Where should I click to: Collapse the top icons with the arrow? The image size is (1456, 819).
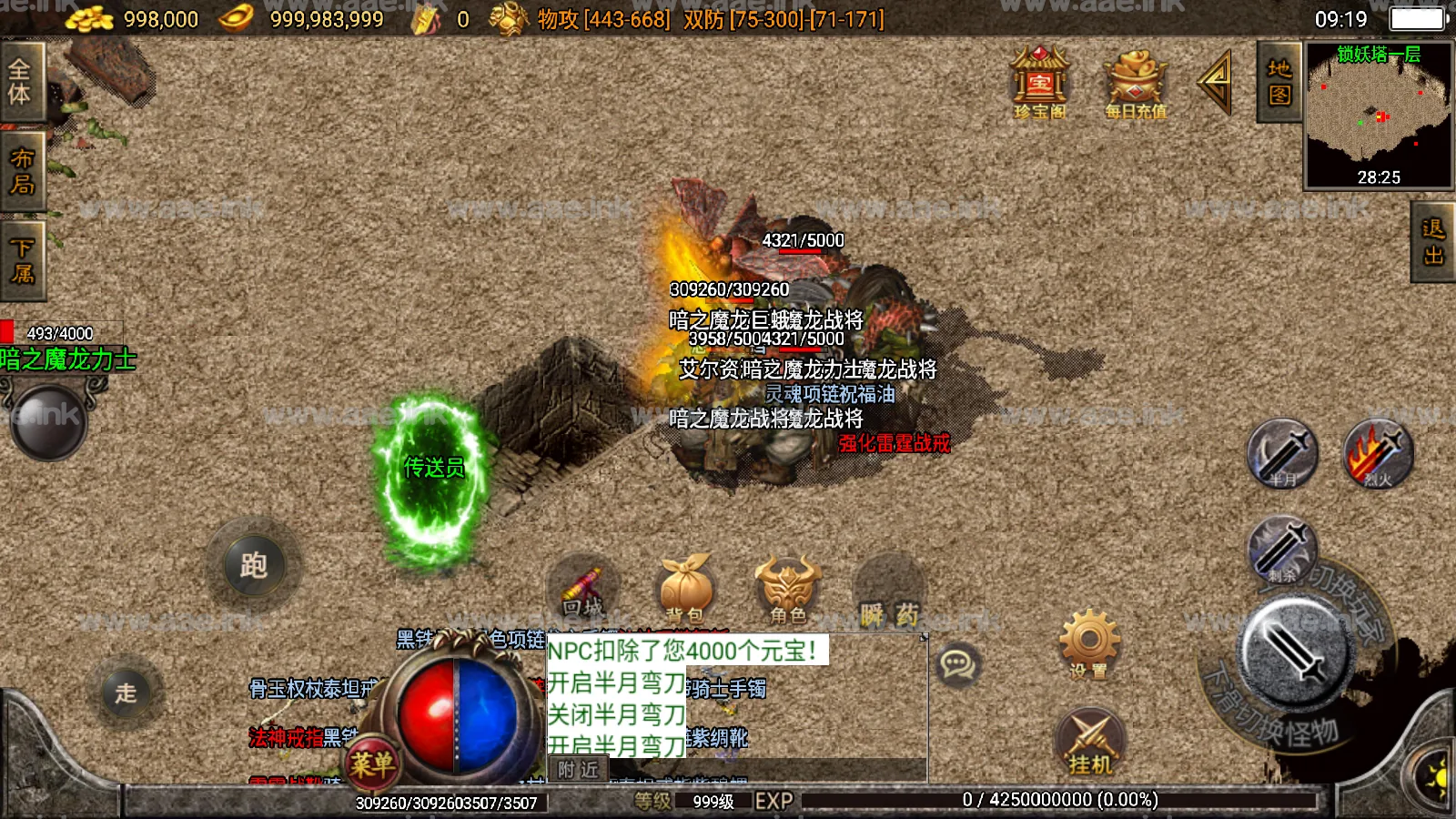tap(1216, 82)
